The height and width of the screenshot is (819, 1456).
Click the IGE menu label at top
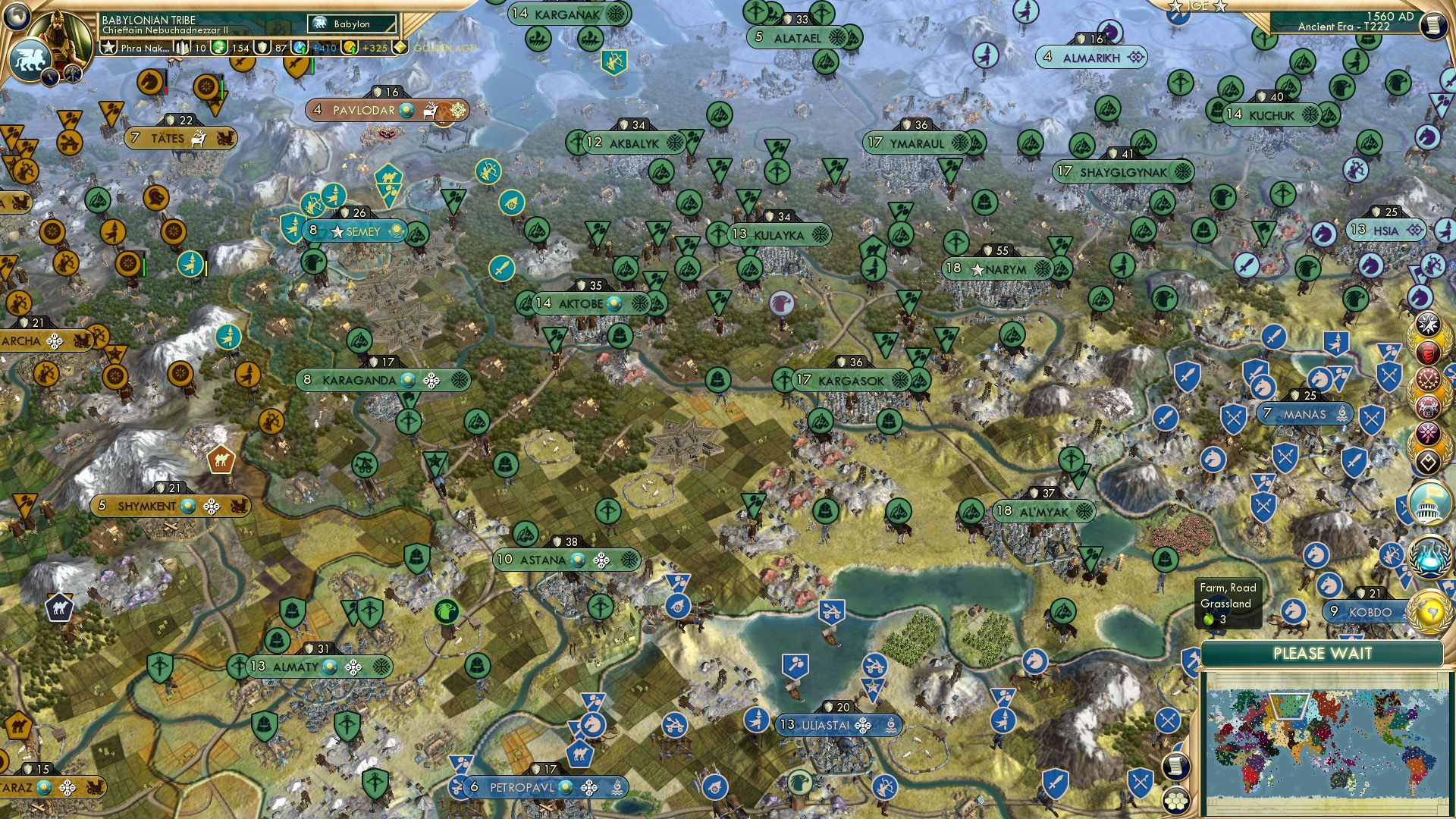click(x=1198, y=7)
